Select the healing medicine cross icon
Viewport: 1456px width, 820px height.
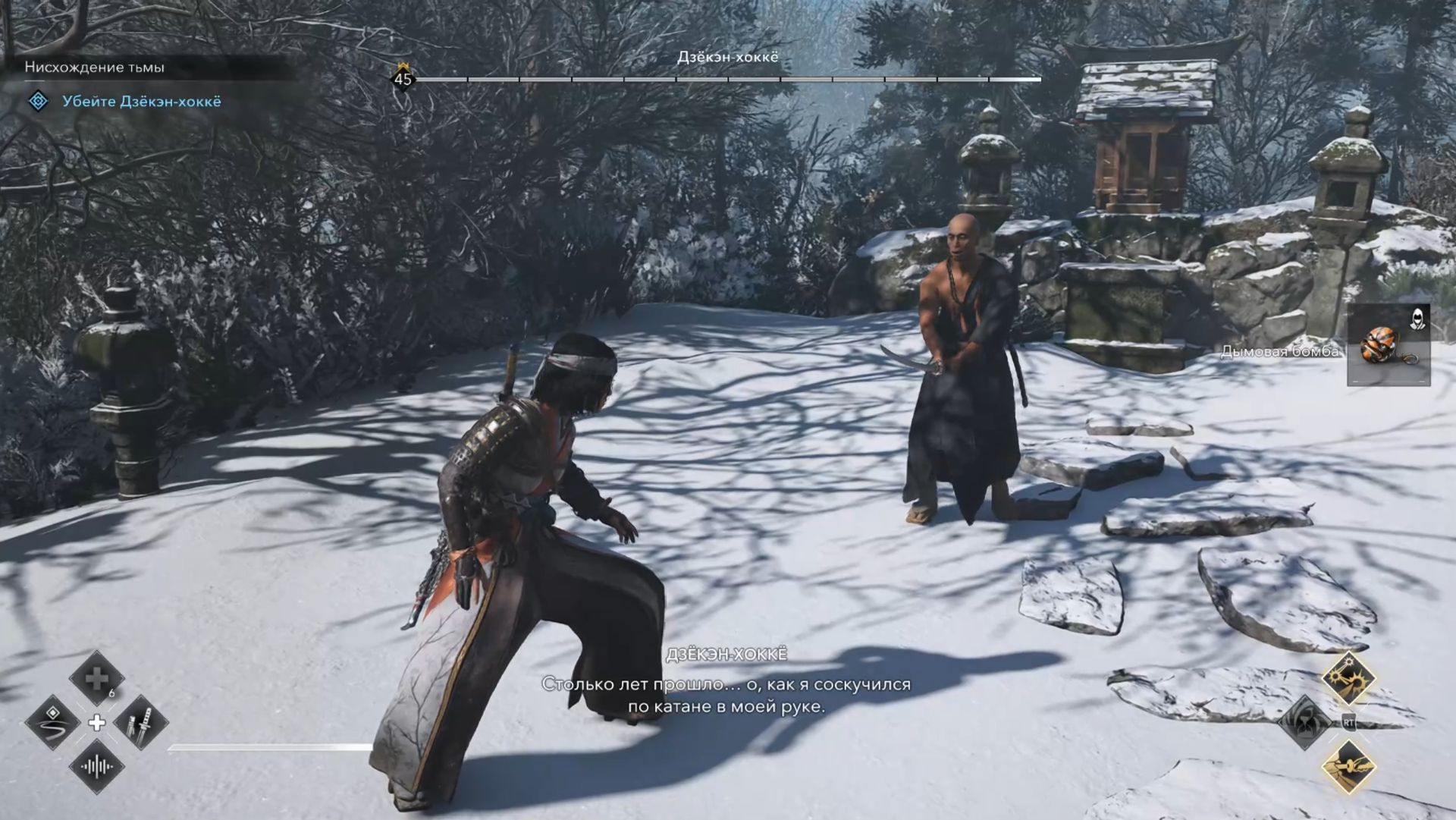(x=98, y=677)
